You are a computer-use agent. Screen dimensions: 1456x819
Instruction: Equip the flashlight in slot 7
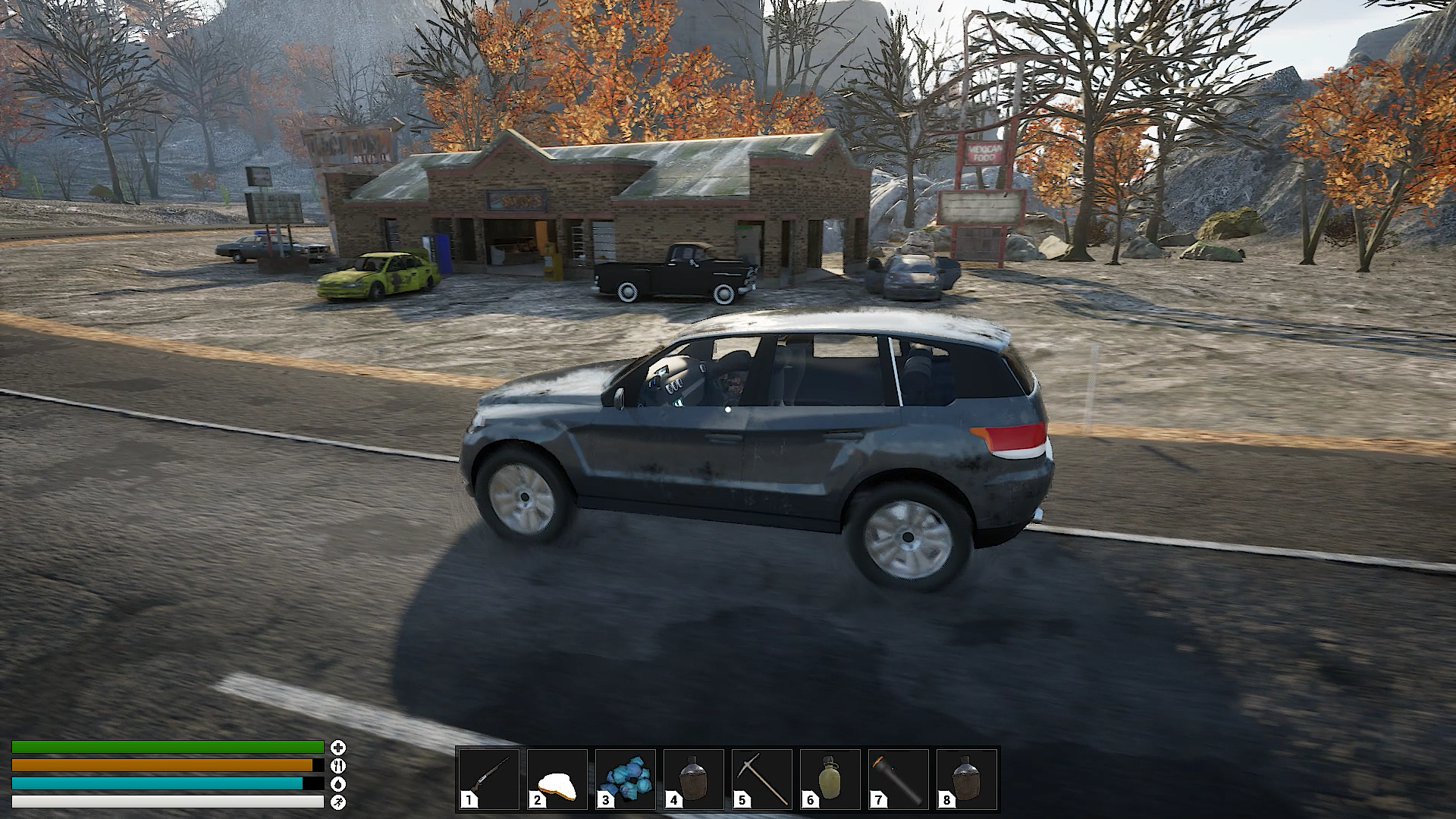[899, 779]
